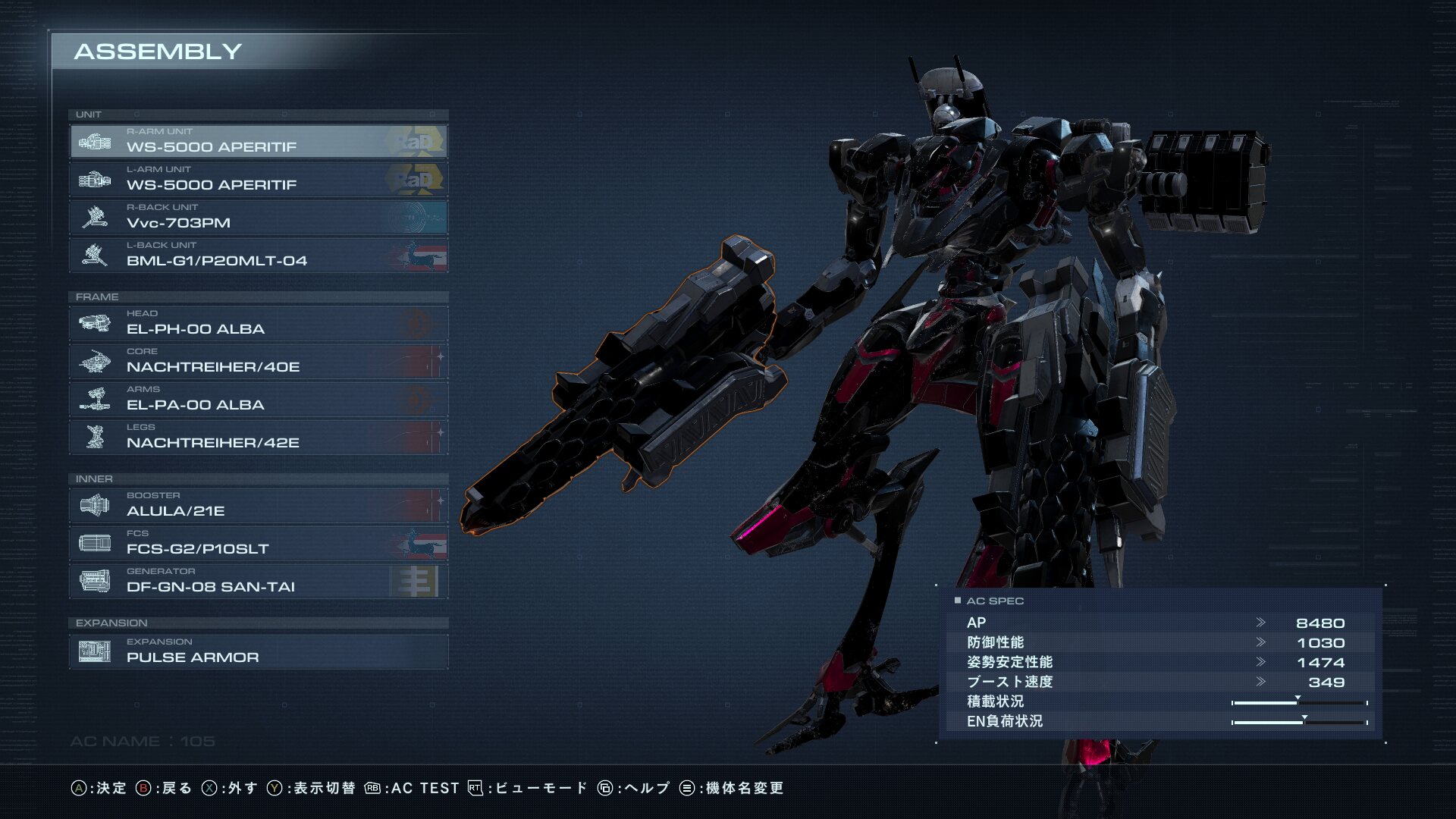Select the HEAD part EL-PH-00 ALBA
This screenshot has height=819, width=1456.
click(x=258, y=324)
